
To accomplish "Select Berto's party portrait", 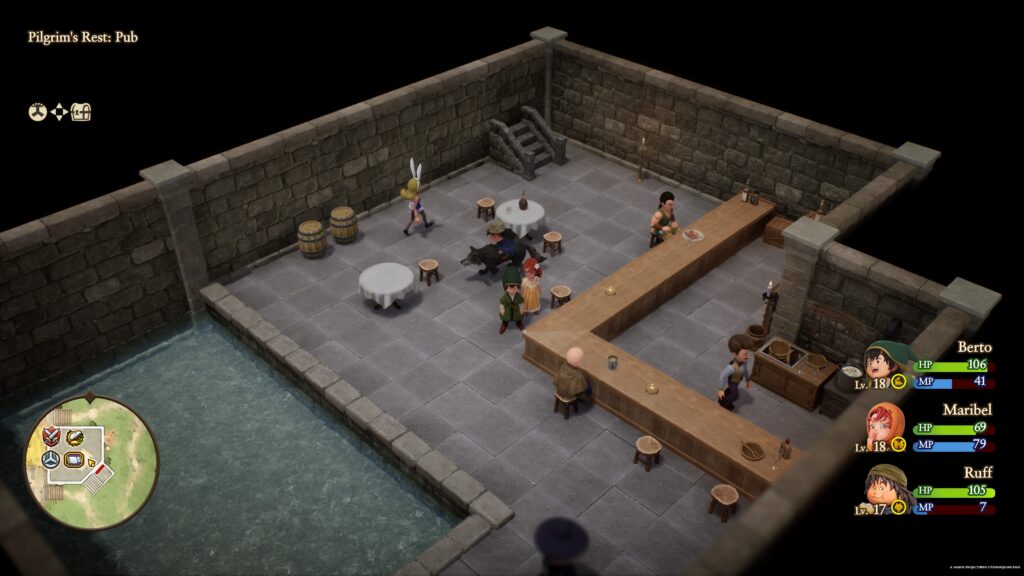I will tap(885, 362).
